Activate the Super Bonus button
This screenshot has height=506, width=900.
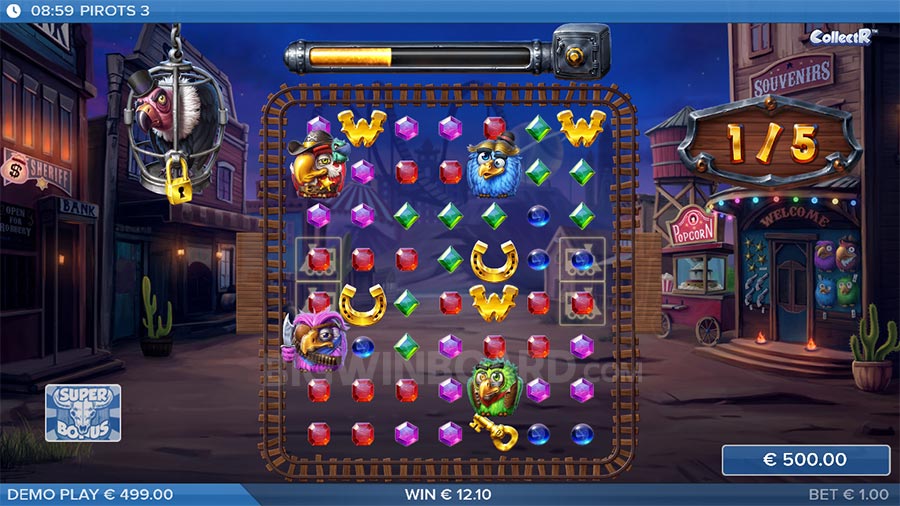[83, 412]
